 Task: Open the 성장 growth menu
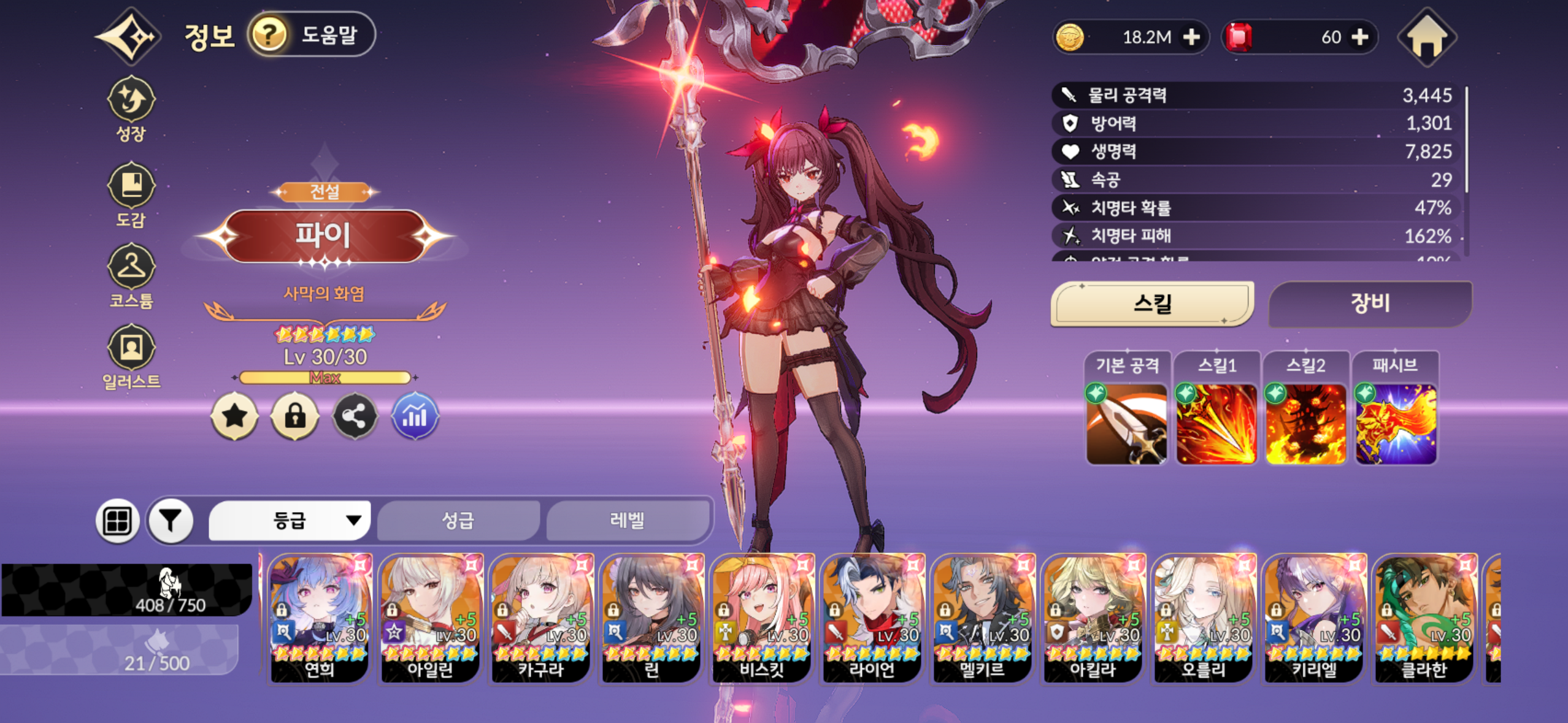[131, 109]
